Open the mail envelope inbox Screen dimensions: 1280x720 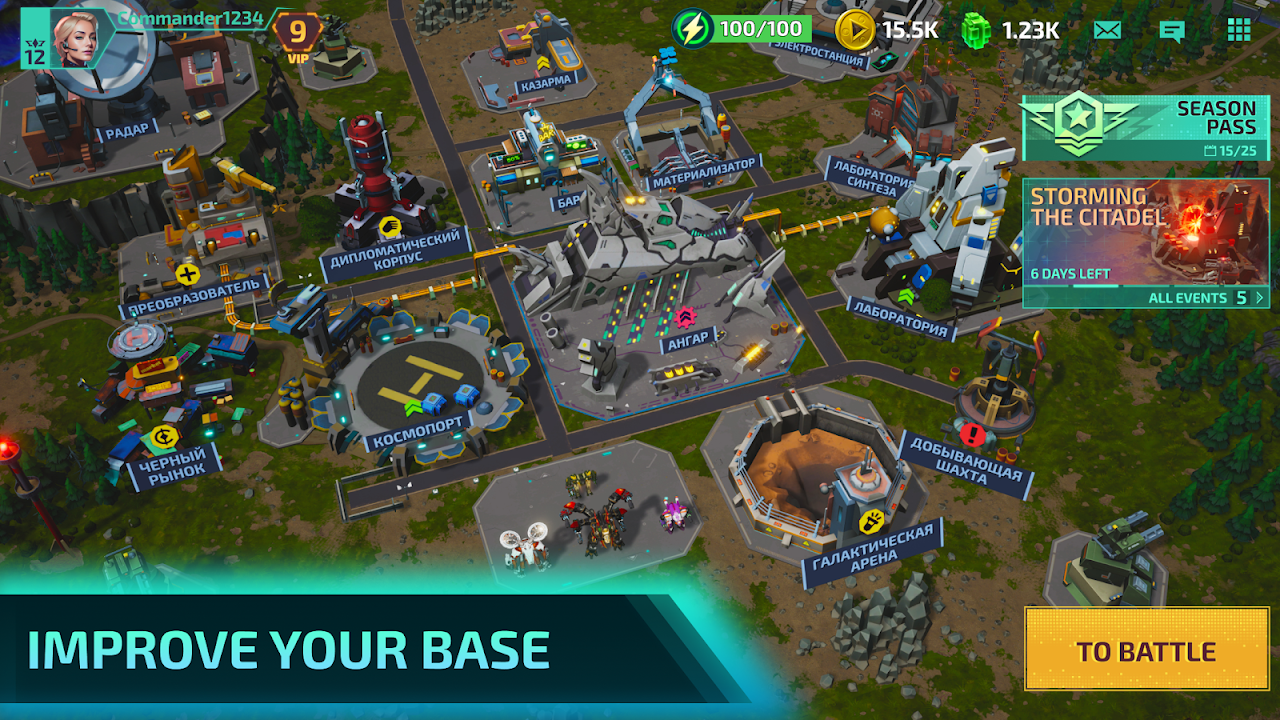tap(1107, 29)
